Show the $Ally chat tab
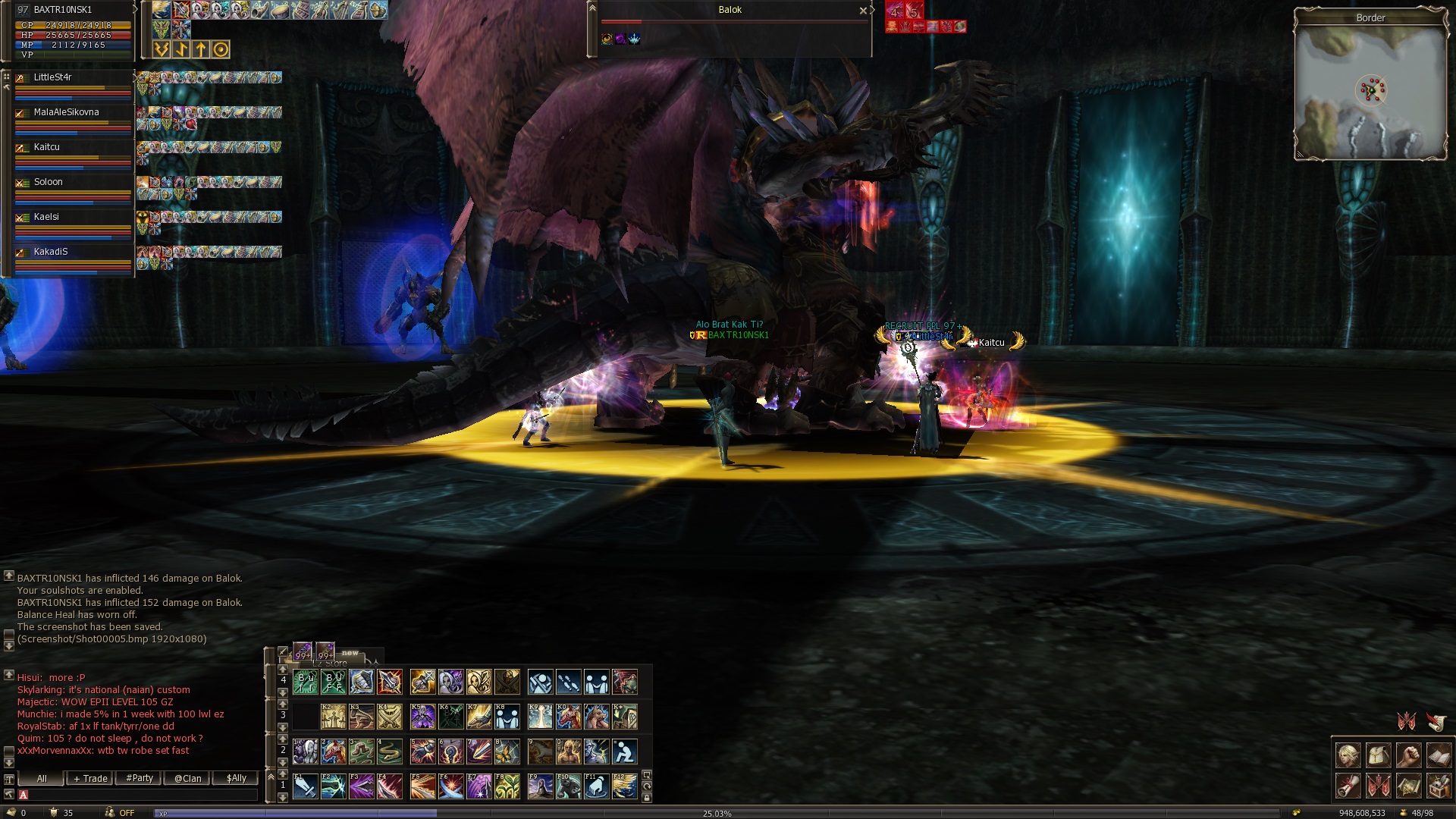Viewport: 1456px width, 819px height. click(x=236, y=779)
